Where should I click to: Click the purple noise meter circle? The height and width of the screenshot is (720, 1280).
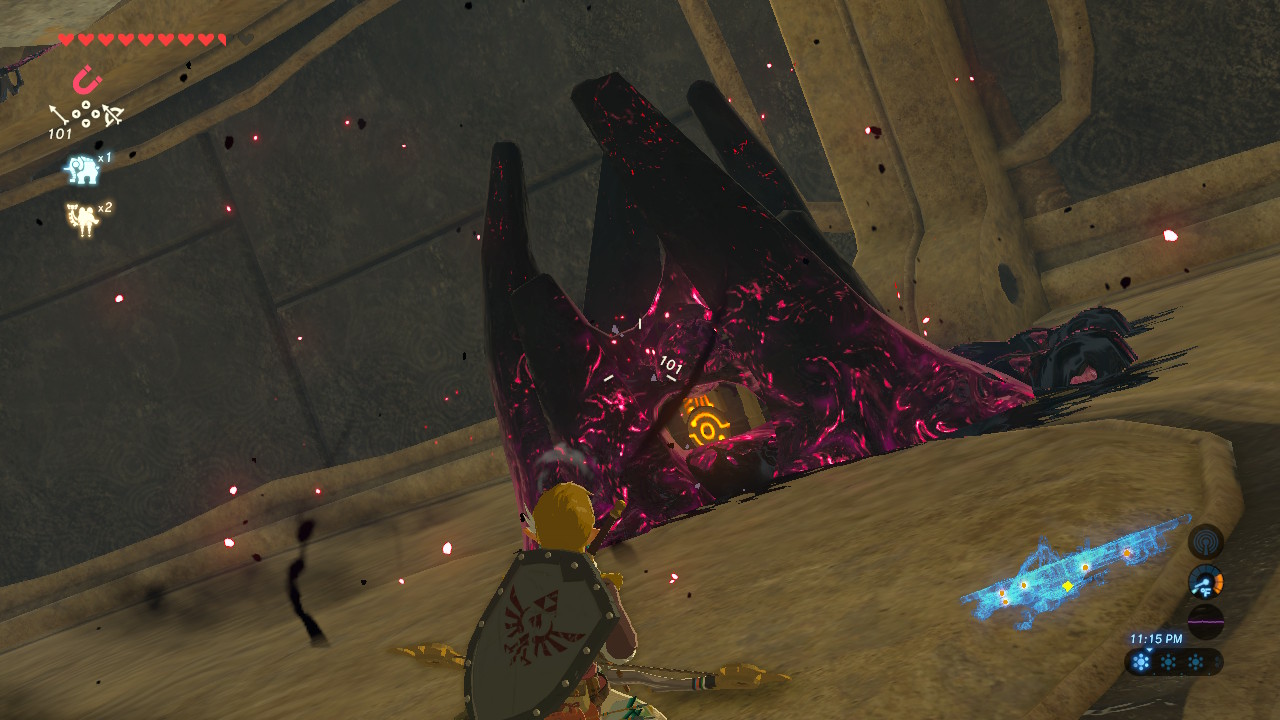tap(1205, 620)
